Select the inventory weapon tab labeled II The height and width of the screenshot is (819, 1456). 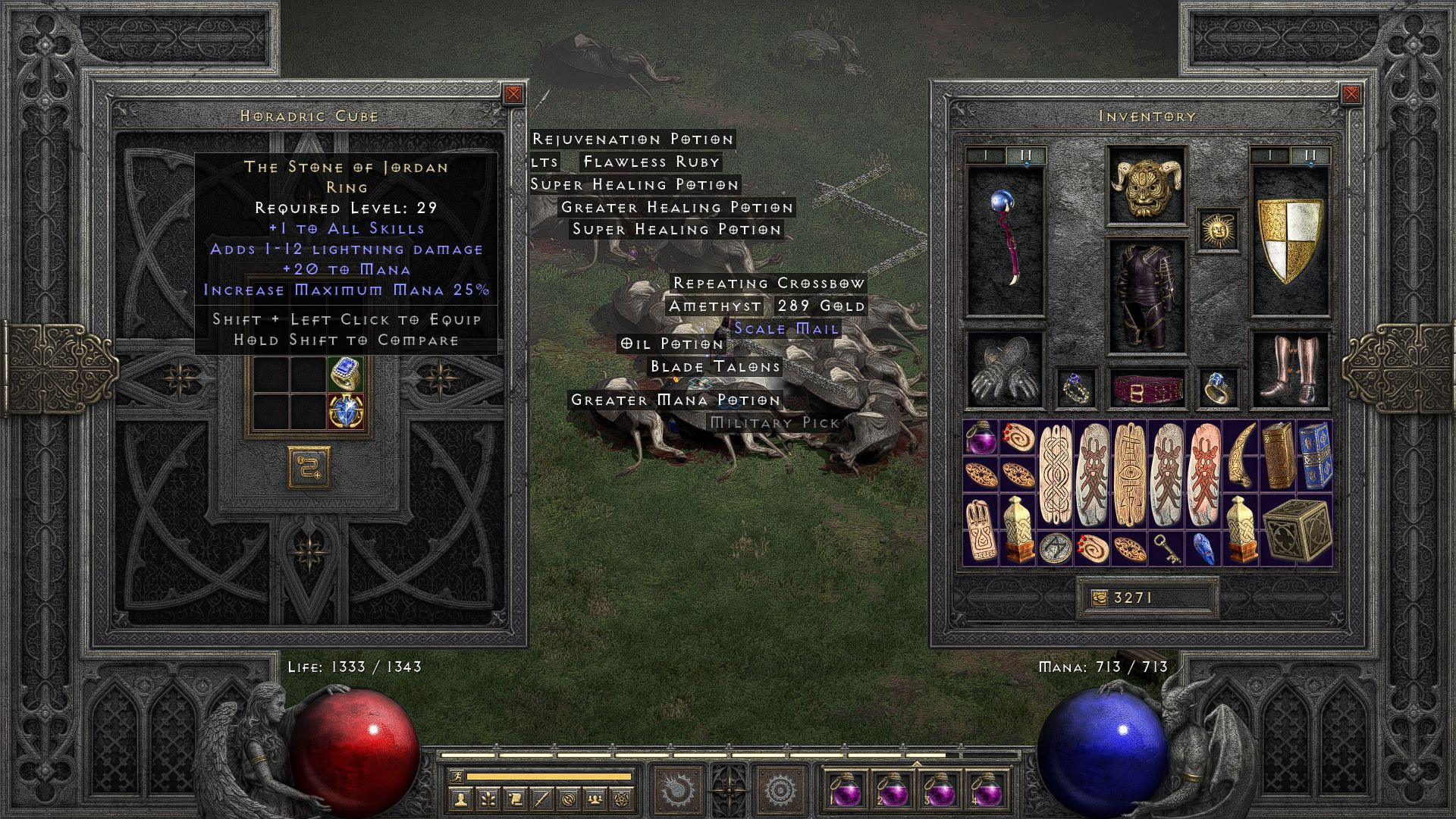tap(1309, 155)
